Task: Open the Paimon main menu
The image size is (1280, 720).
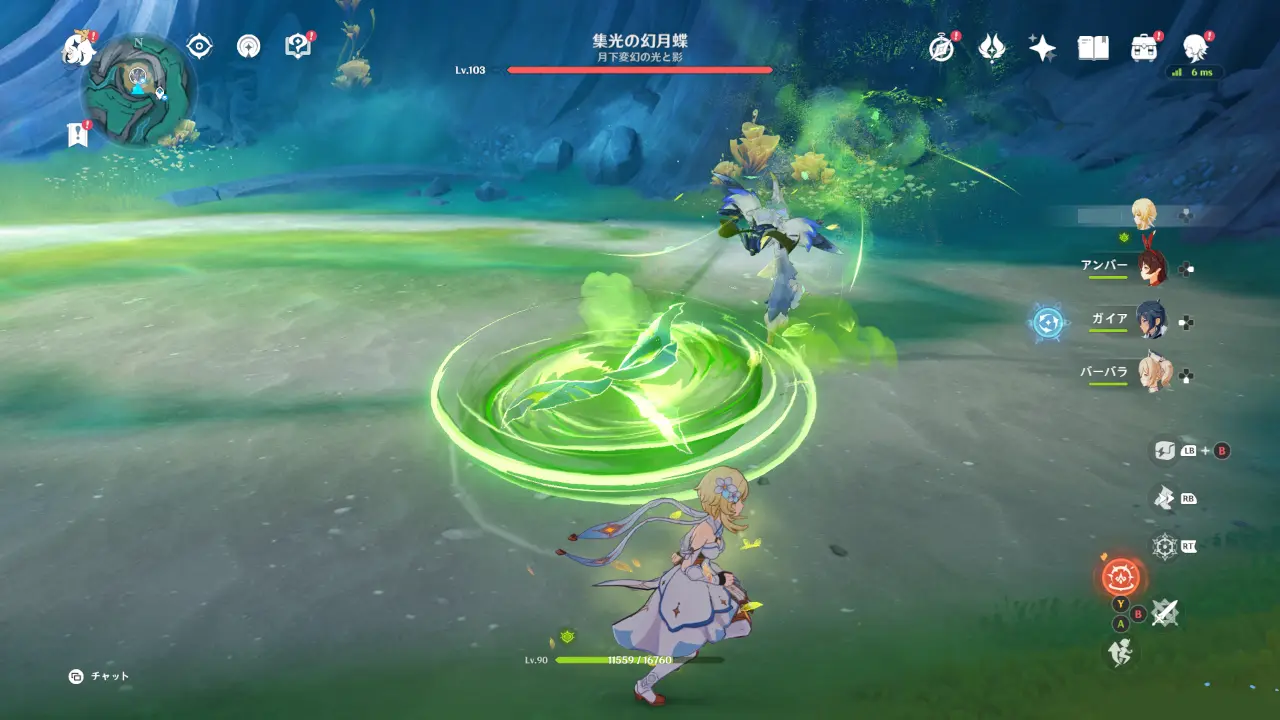Action: click(77, 47)
